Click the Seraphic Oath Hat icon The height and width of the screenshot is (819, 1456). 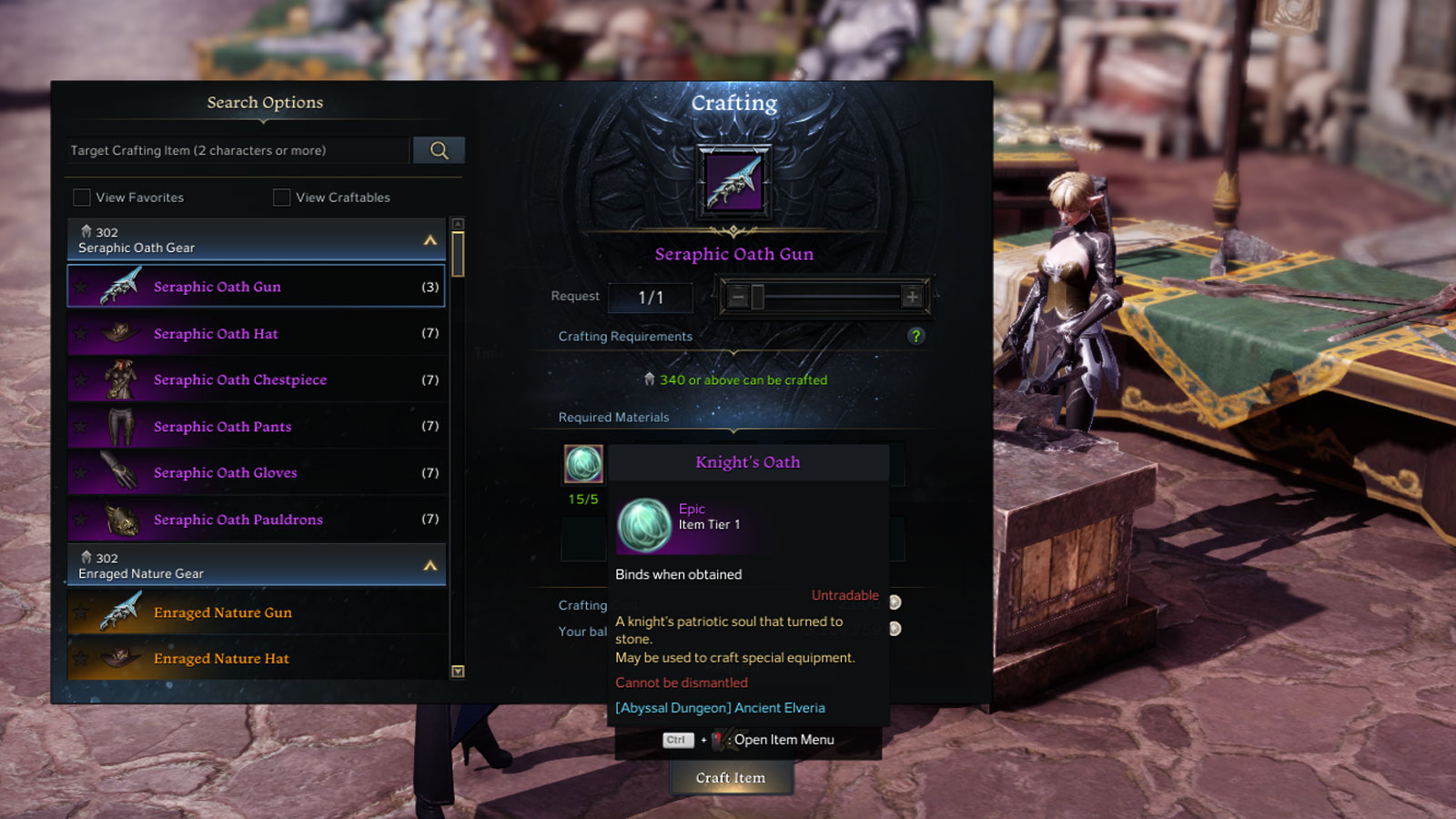121,332
